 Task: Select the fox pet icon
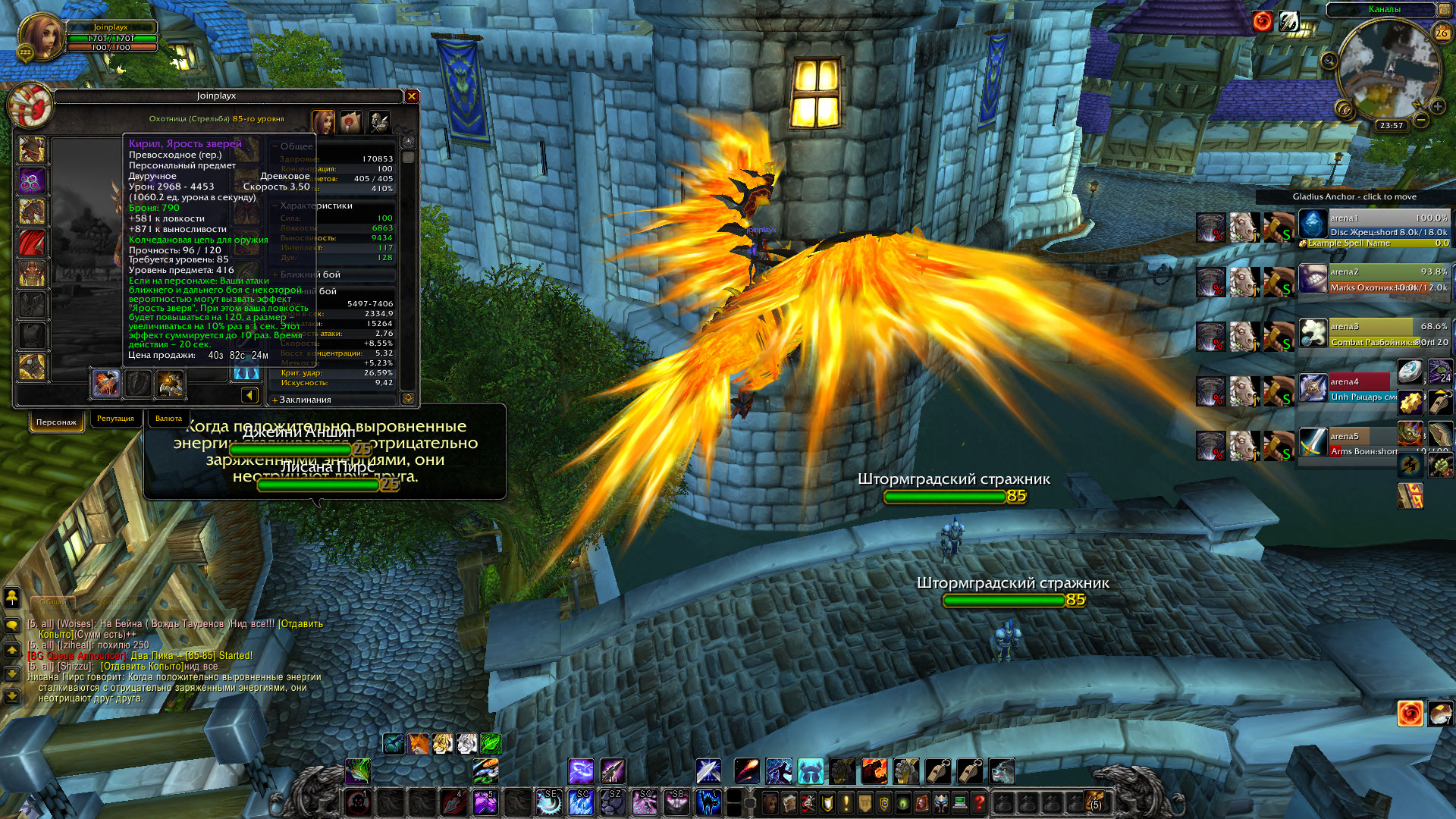[419, 744]
